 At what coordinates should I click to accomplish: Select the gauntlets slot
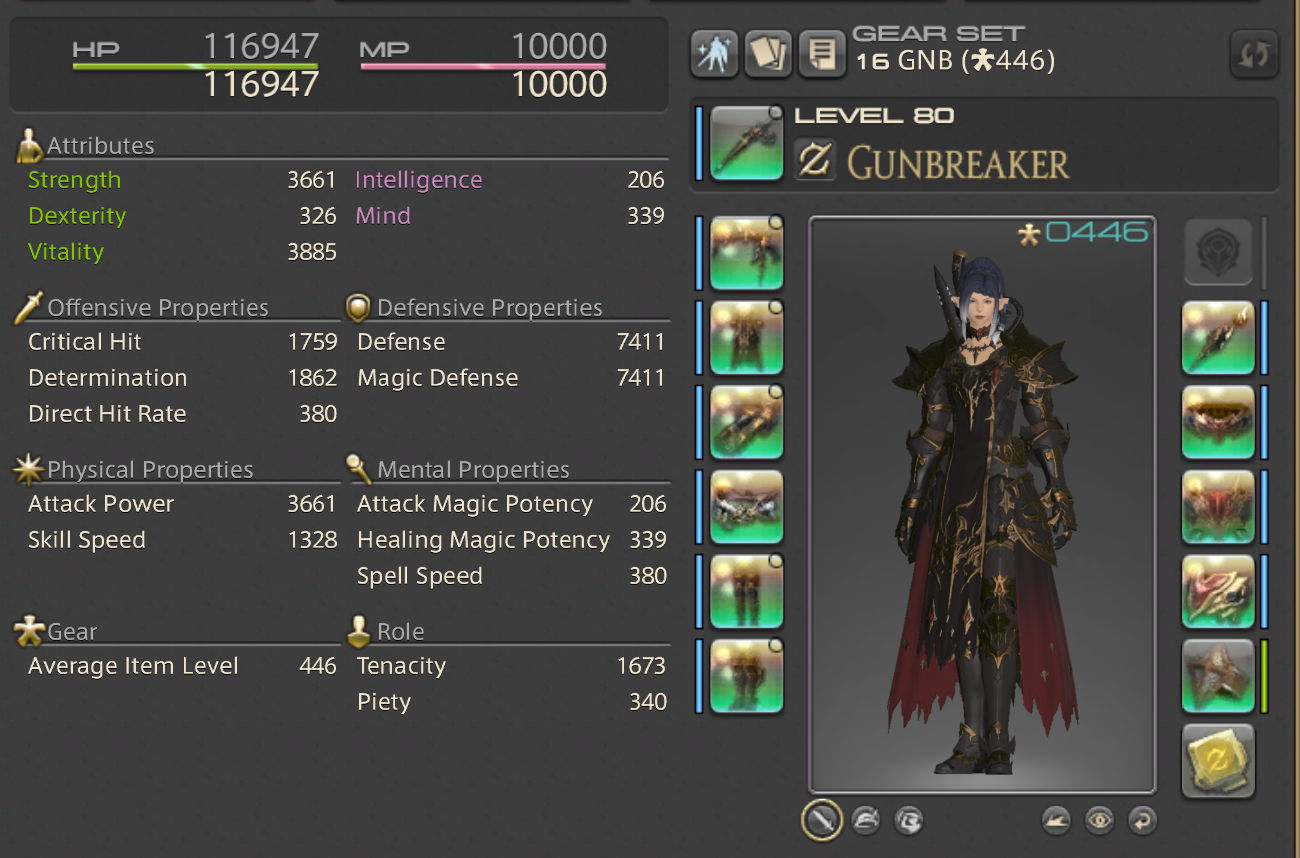coord(746,421)
